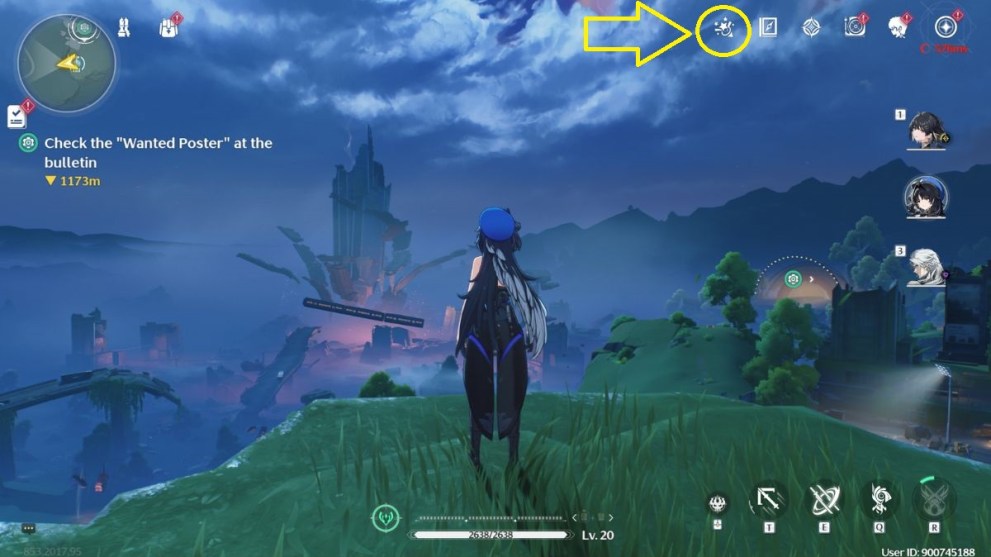The width and height of the screenshot is (991, 557).
Task: Click the four-pointed star diamond icon
Action: click(811, 28)
